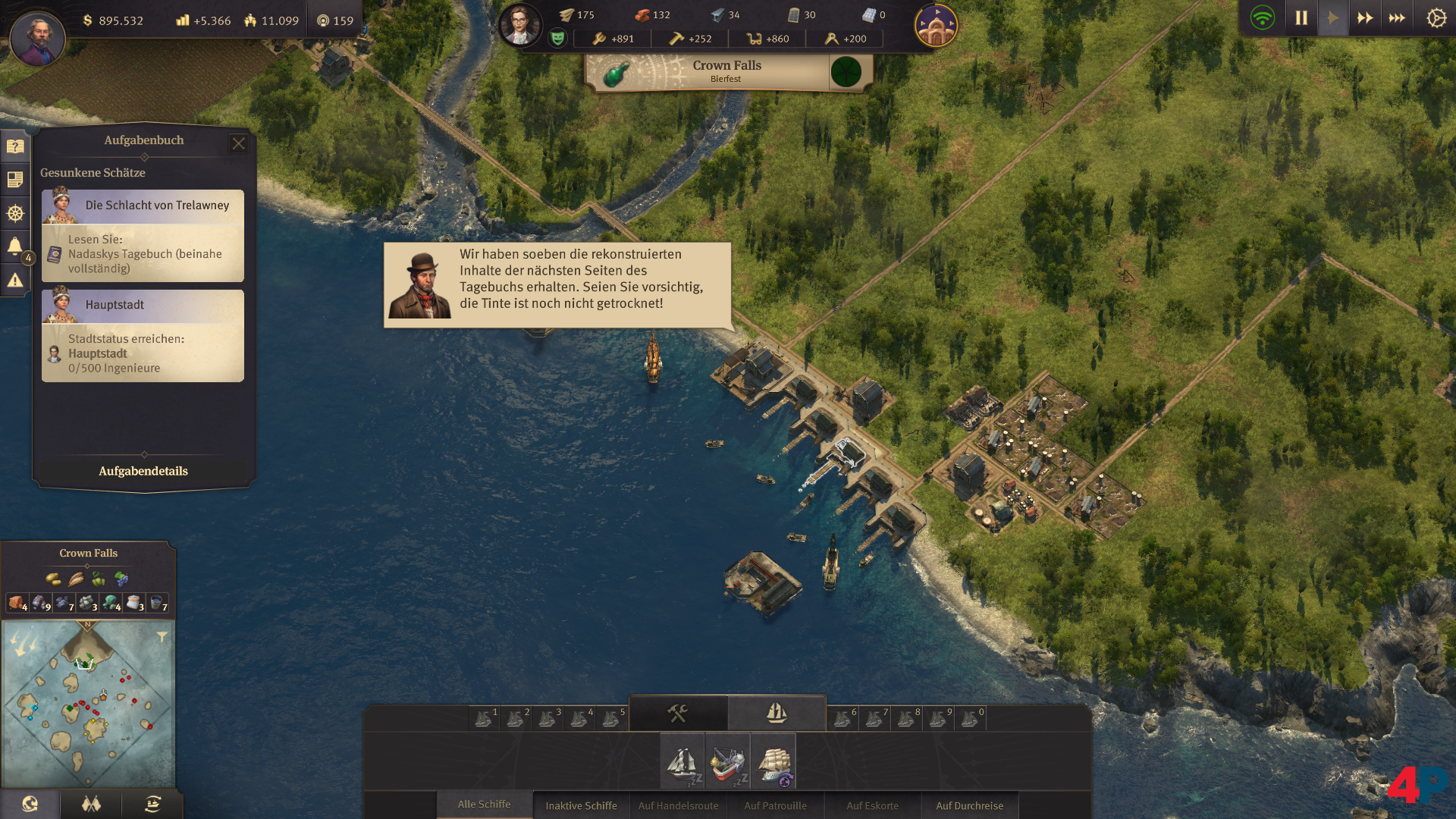
Task: Select the Auf Durchreise tab
Action: click(969, 805)
